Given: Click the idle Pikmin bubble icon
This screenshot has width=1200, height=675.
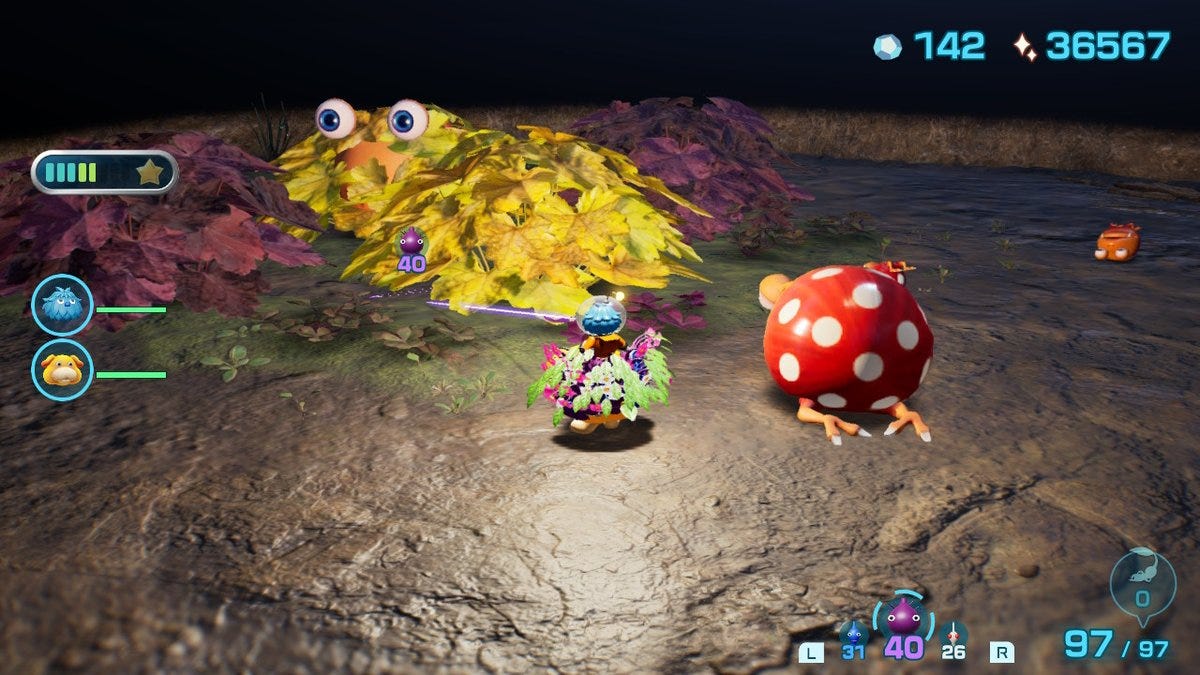Looking at the screenshot, I should pyautogui.click(x=1142, y=582).
